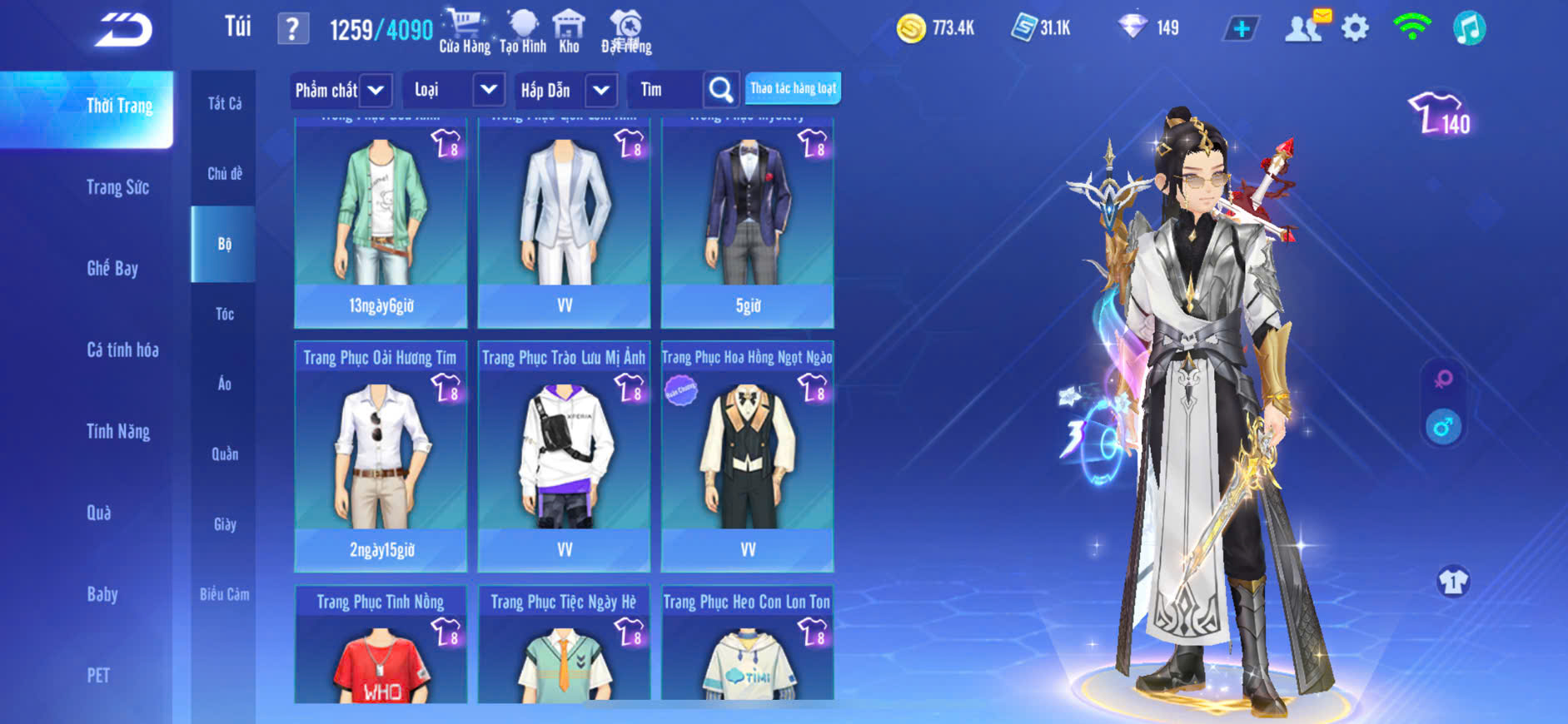
Task: Switch to the Ghế Bay tab
Action: point(112,268)
